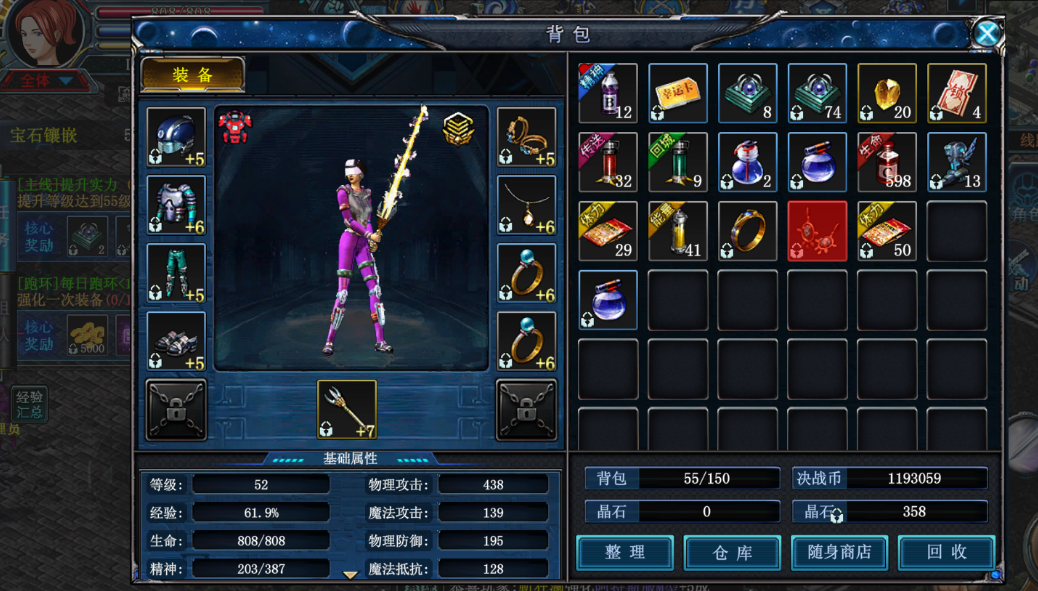Select the 幸运卡 lucky card item
This screenshot has height=591, width=1038.
click(678, 93)
